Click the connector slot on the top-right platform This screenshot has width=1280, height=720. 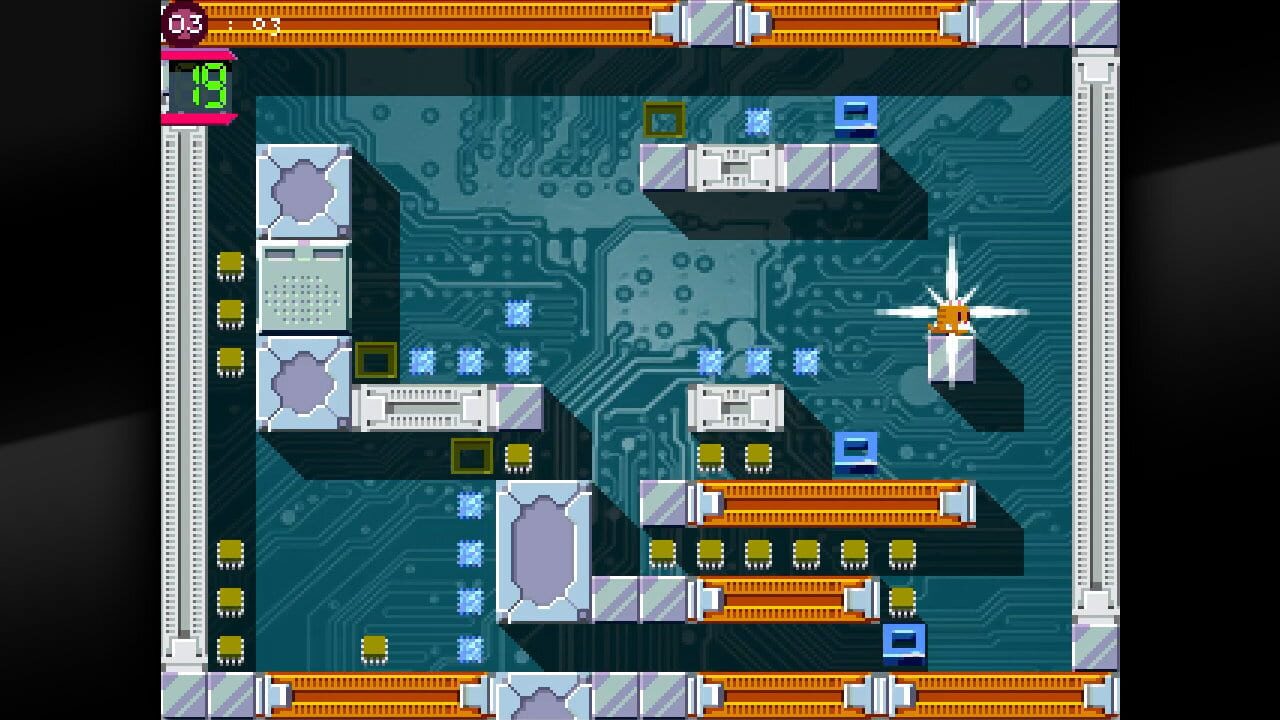pyautogui.click(x=737, y=165)
